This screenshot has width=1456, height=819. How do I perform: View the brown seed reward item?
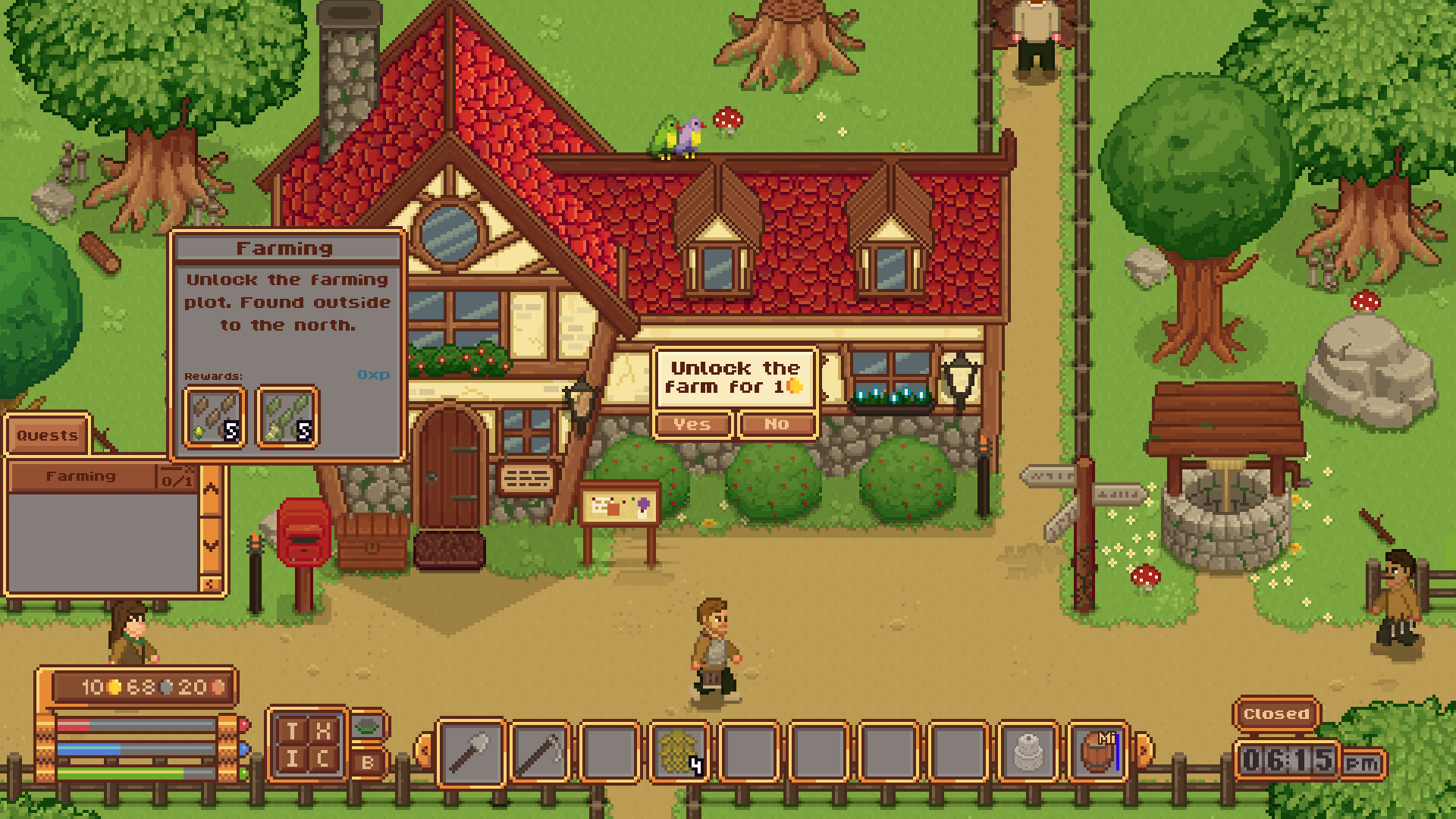pyautogui.click(x=215, y=416)
